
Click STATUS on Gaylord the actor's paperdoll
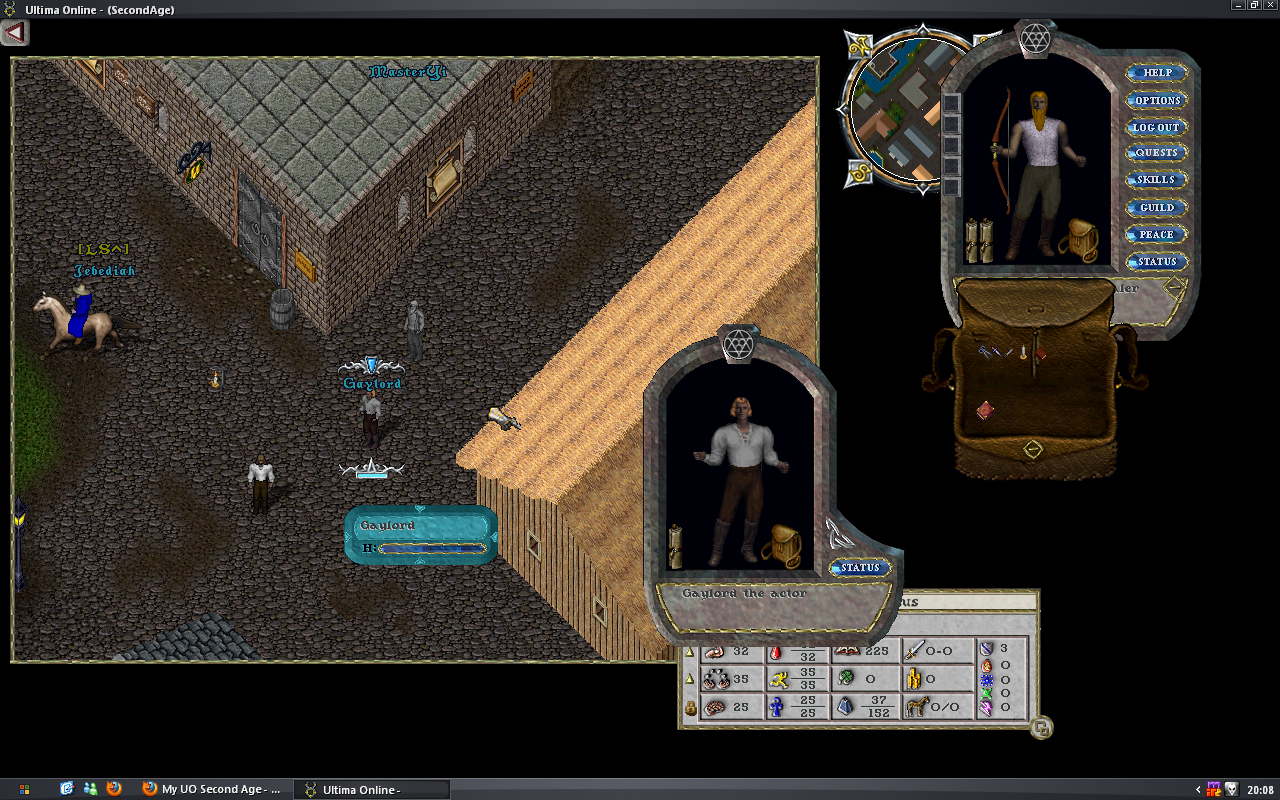(859, 568)
